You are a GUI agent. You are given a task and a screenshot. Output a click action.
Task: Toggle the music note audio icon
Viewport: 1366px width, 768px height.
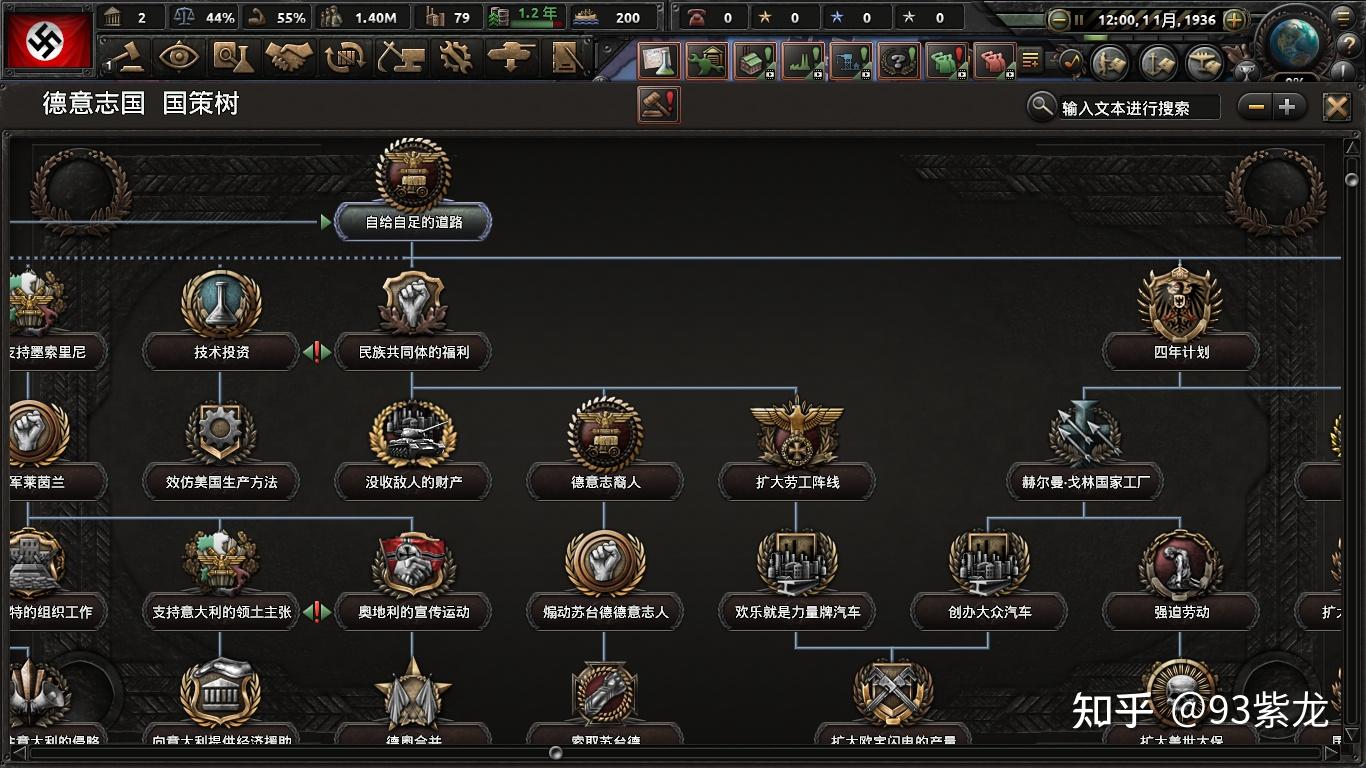(x=1073, y=59)
